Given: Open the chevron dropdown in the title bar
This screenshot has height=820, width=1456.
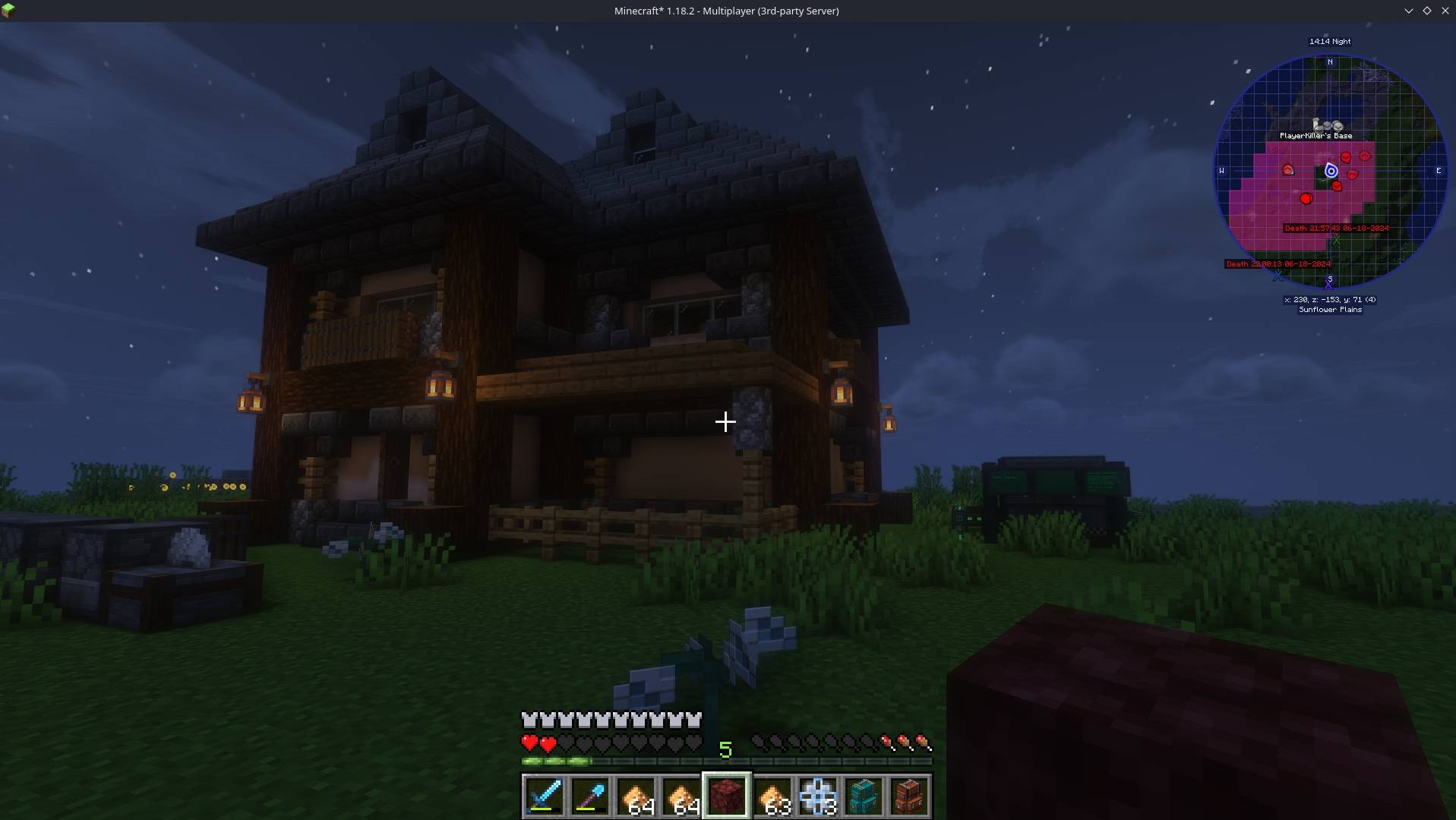Looking at the screenshot, I should [x=1409, y=11].
